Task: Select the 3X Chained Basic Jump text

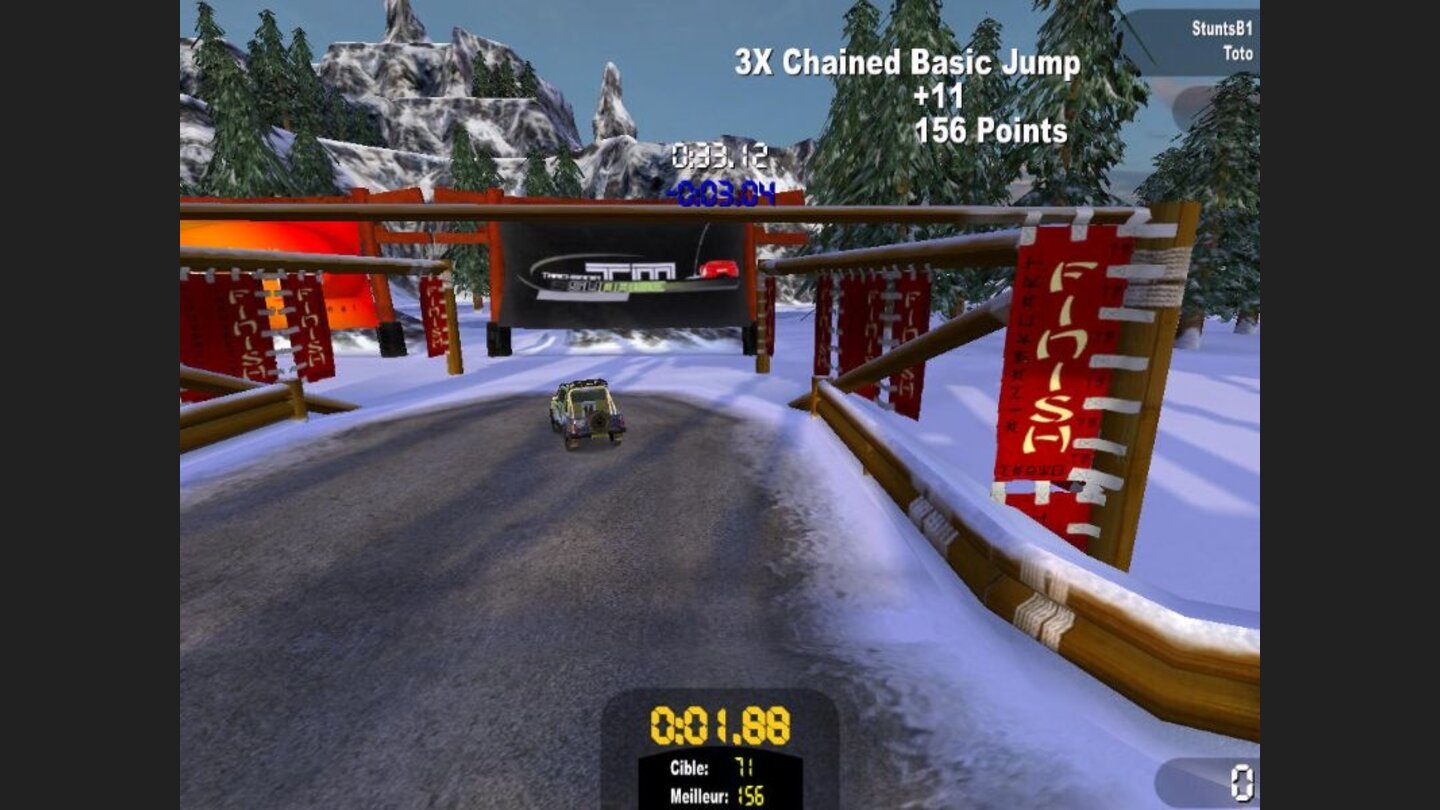Action: point(906,62)
